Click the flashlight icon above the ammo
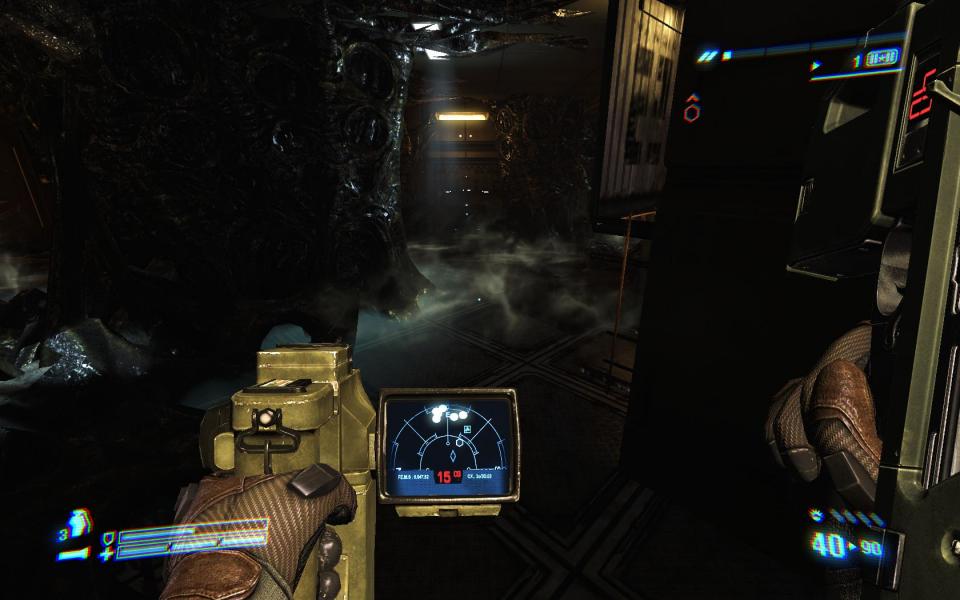Image resolution: width=960 pixels, height=600 pixels. 818,517
